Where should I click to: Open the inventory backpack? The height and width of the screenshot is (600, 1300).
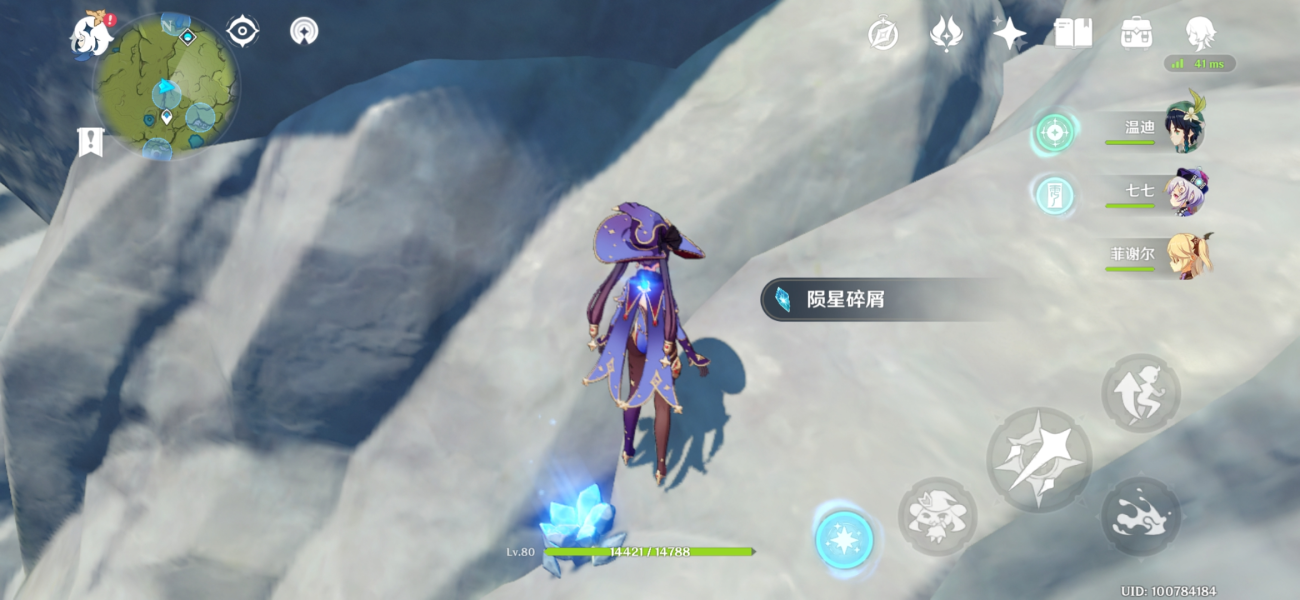click(1136, 33)
